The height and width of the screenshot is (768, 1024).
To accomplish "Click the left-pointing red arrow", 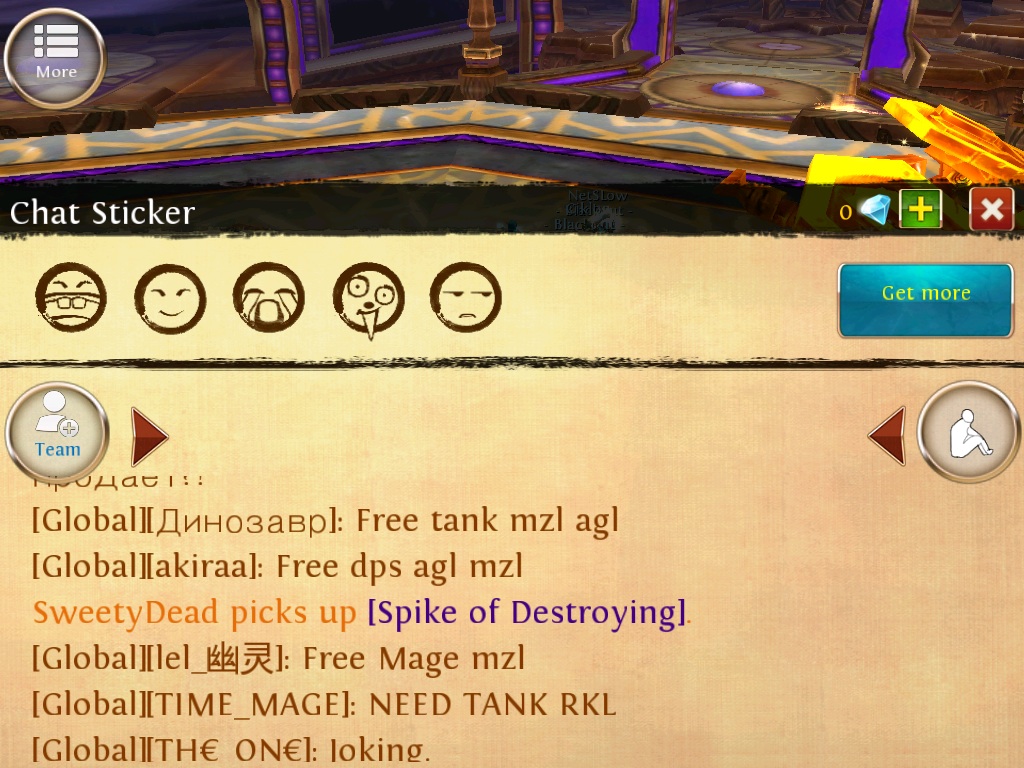I will click(887, 436).
